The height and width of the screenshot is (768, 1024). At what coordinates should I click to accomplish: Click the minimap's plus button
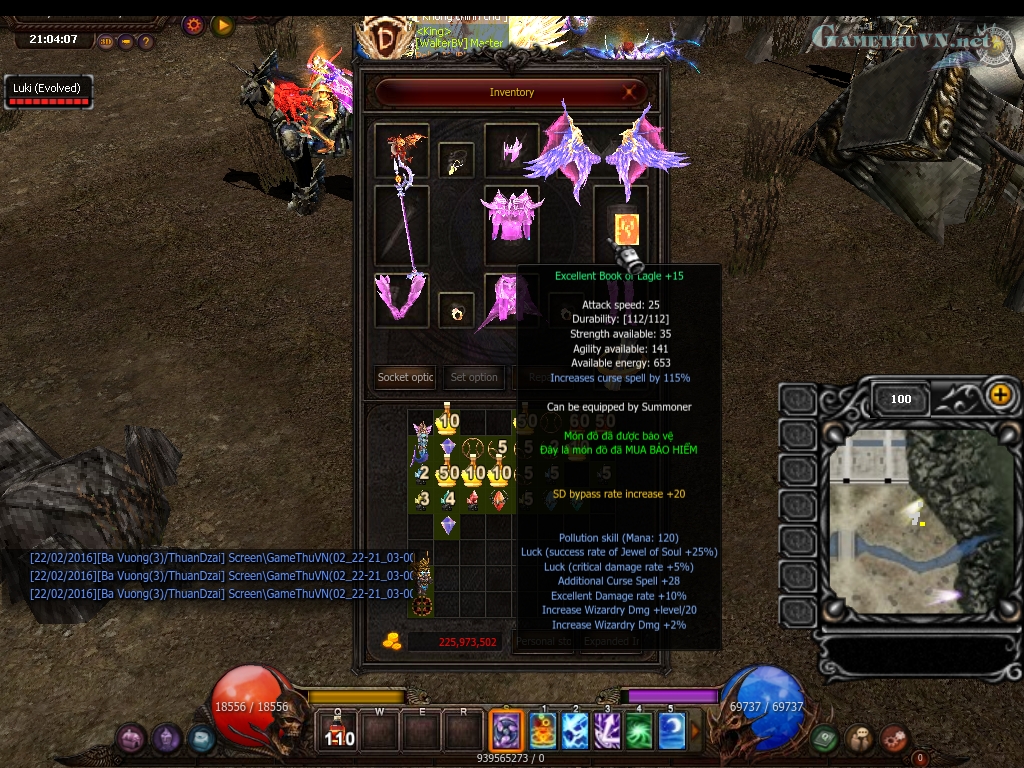pos(999,395)
